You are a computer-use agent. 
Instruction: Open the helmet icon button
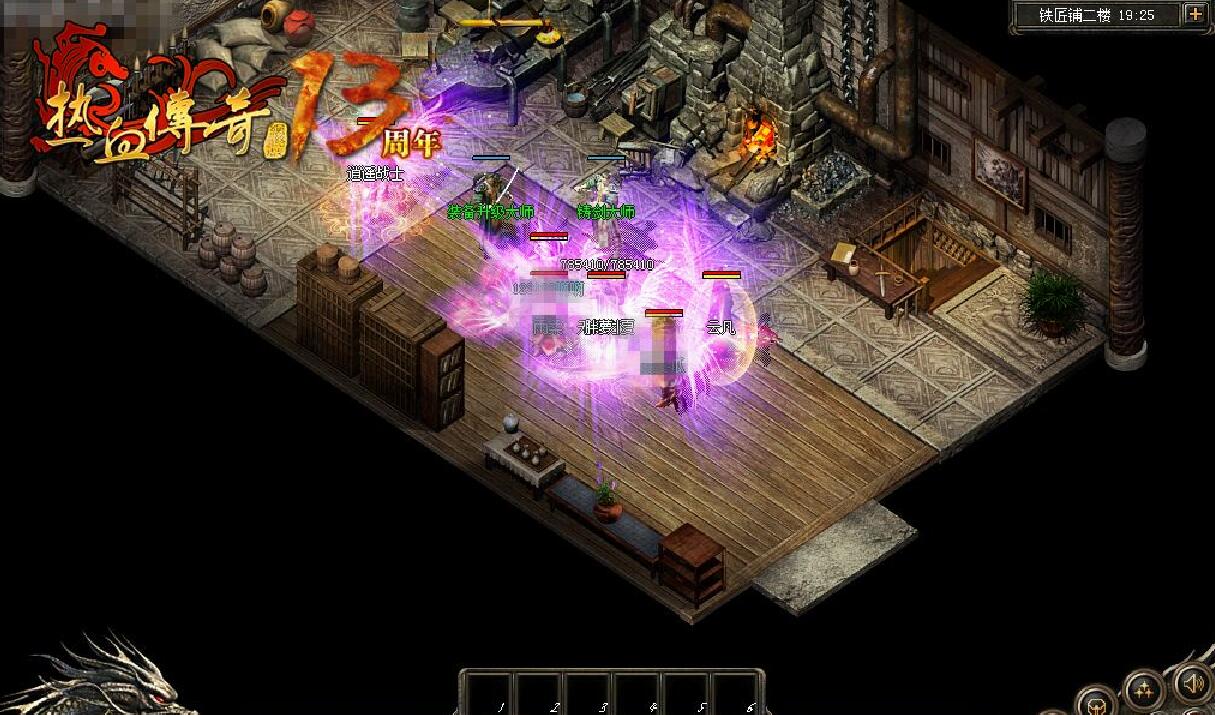[x=1095, y=702]
